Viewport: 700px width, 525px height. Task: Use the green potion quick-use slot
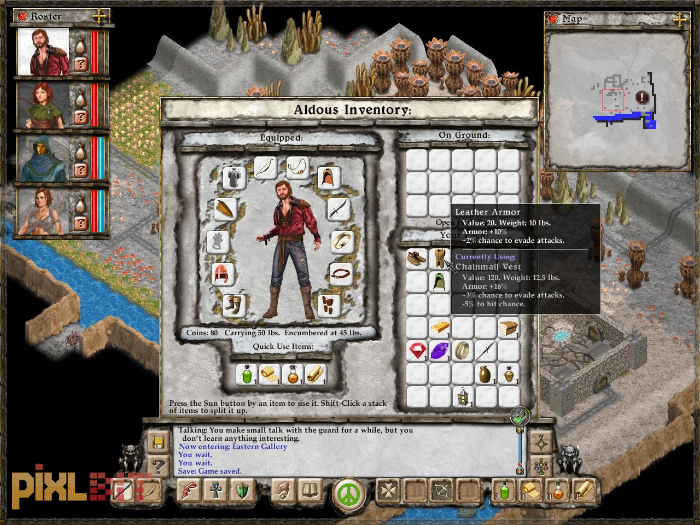[246, 374]
